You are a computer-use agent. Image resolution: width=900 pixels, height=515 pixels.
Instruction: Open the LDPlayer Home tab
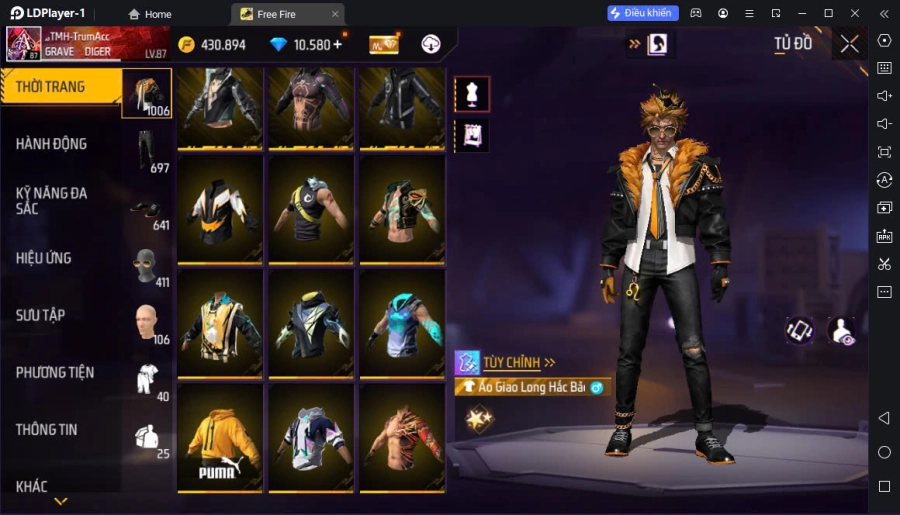[x=150, y=14]
